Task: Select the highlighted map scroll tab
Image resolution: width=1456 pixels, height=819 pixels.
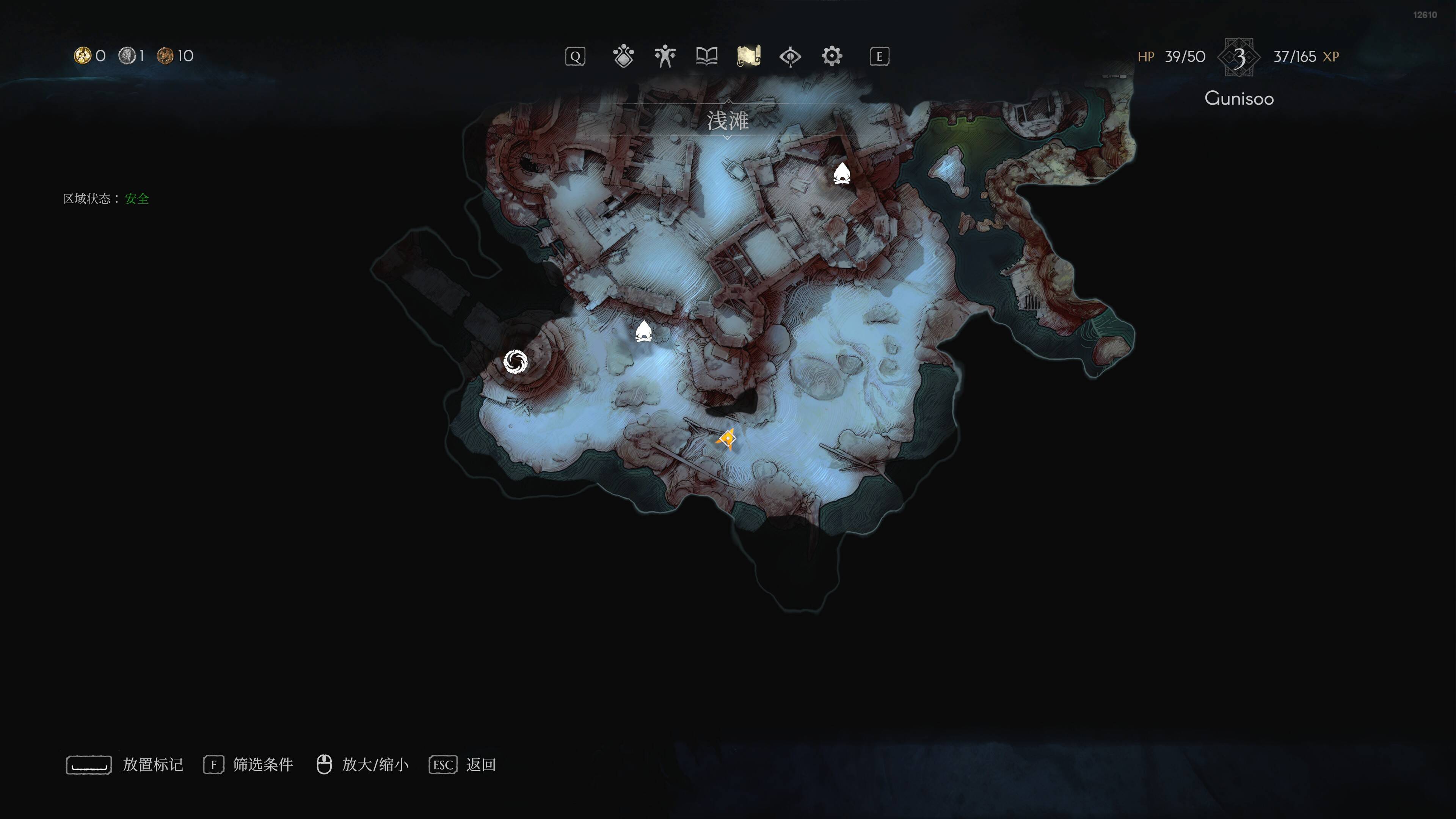Action: [x=748, y=56]
